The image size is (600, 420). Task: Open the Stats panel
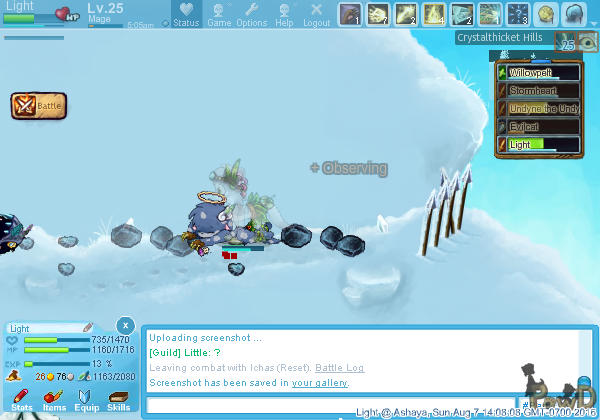pyautogui.click(x=21, y=400)
